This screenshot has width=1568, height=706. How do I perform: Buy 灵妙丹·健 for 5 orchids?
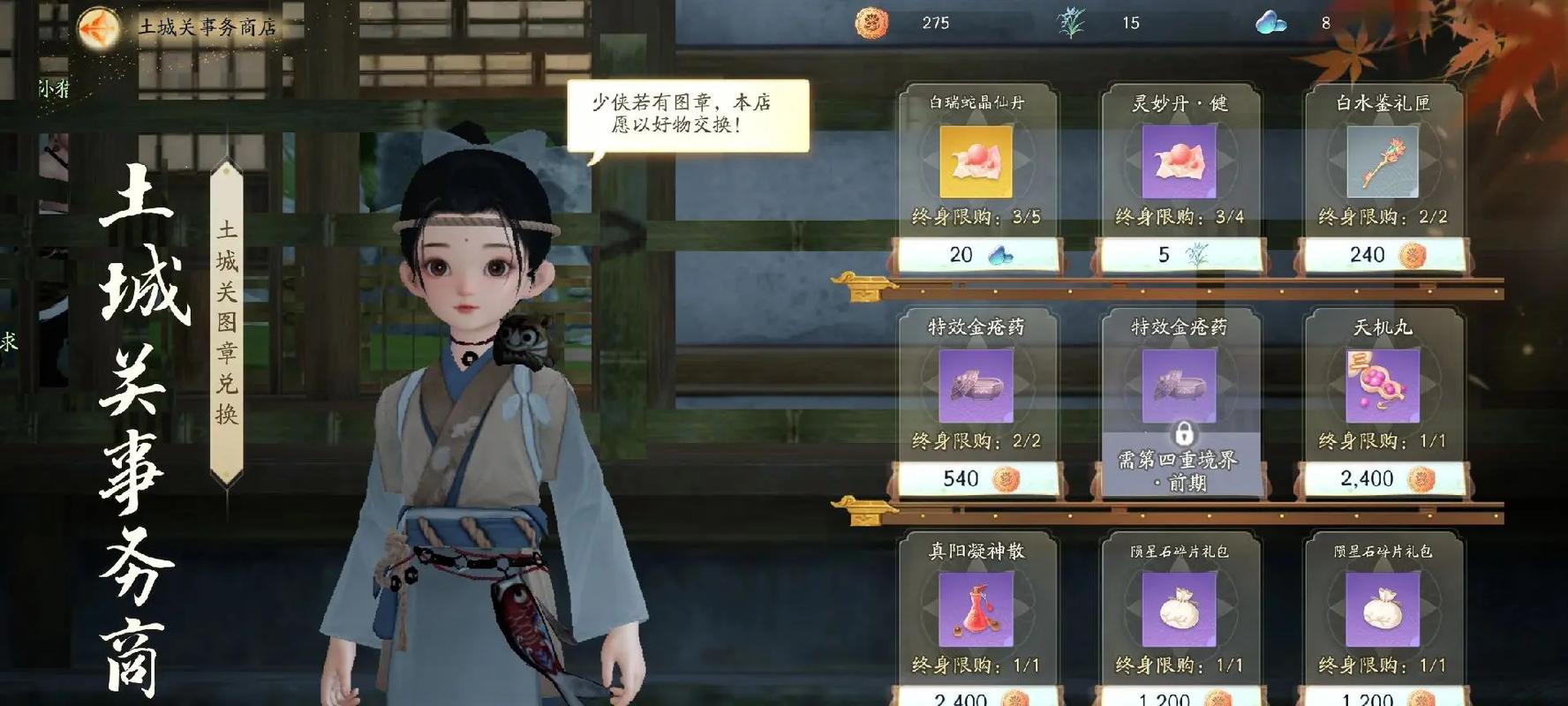(x=1180, y=255)
